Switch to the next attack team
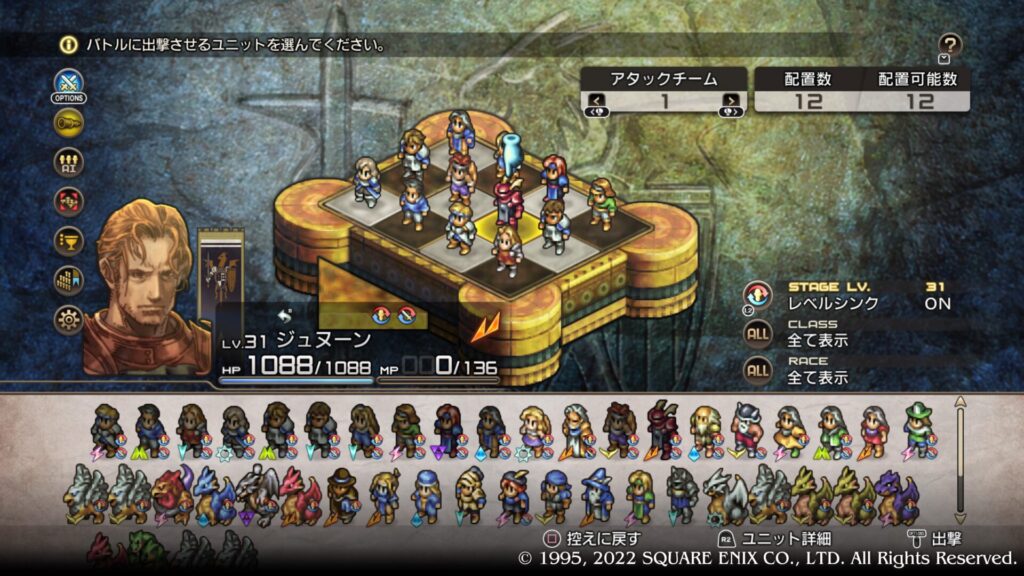 pyautogui.click(x=732, y=100)
